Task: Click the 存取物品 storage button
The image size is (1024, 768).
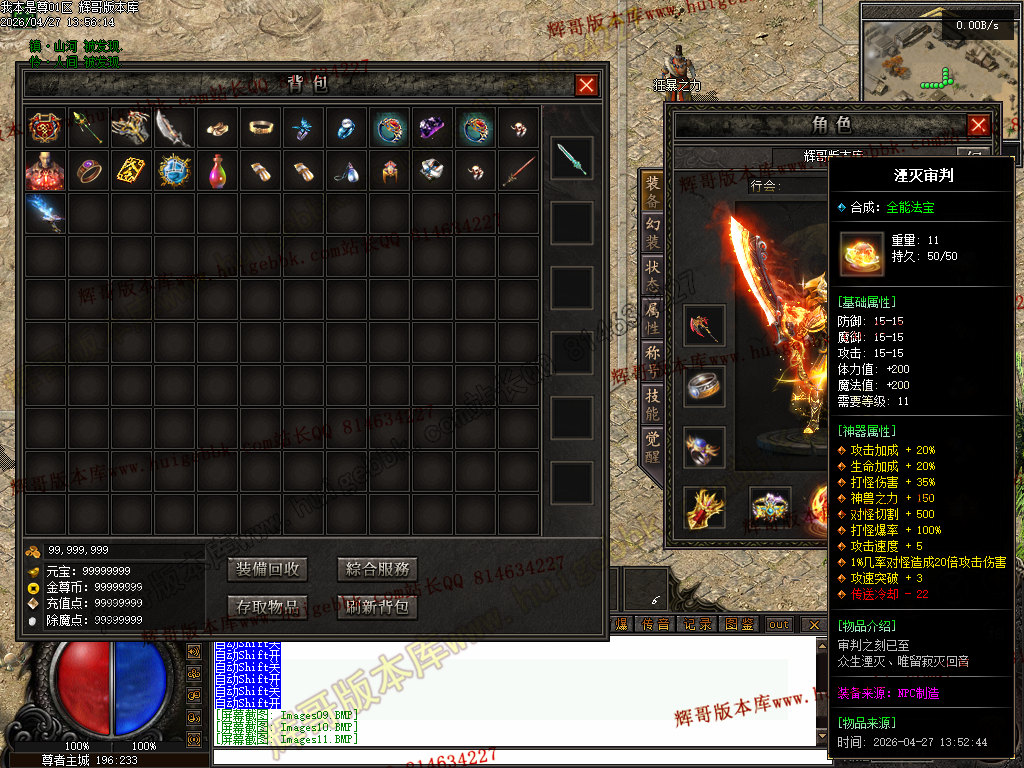Action: point(267,606)
